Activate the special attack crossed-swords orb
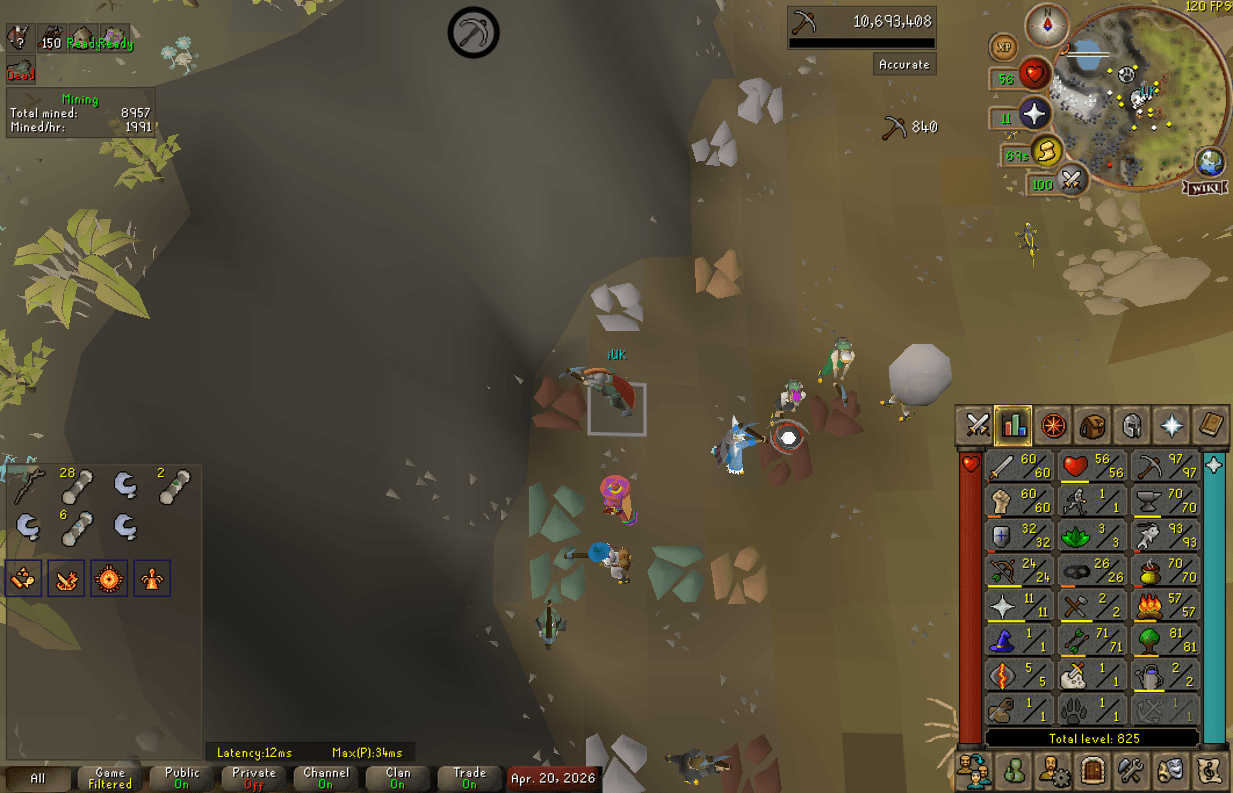 click(1071, 181)
